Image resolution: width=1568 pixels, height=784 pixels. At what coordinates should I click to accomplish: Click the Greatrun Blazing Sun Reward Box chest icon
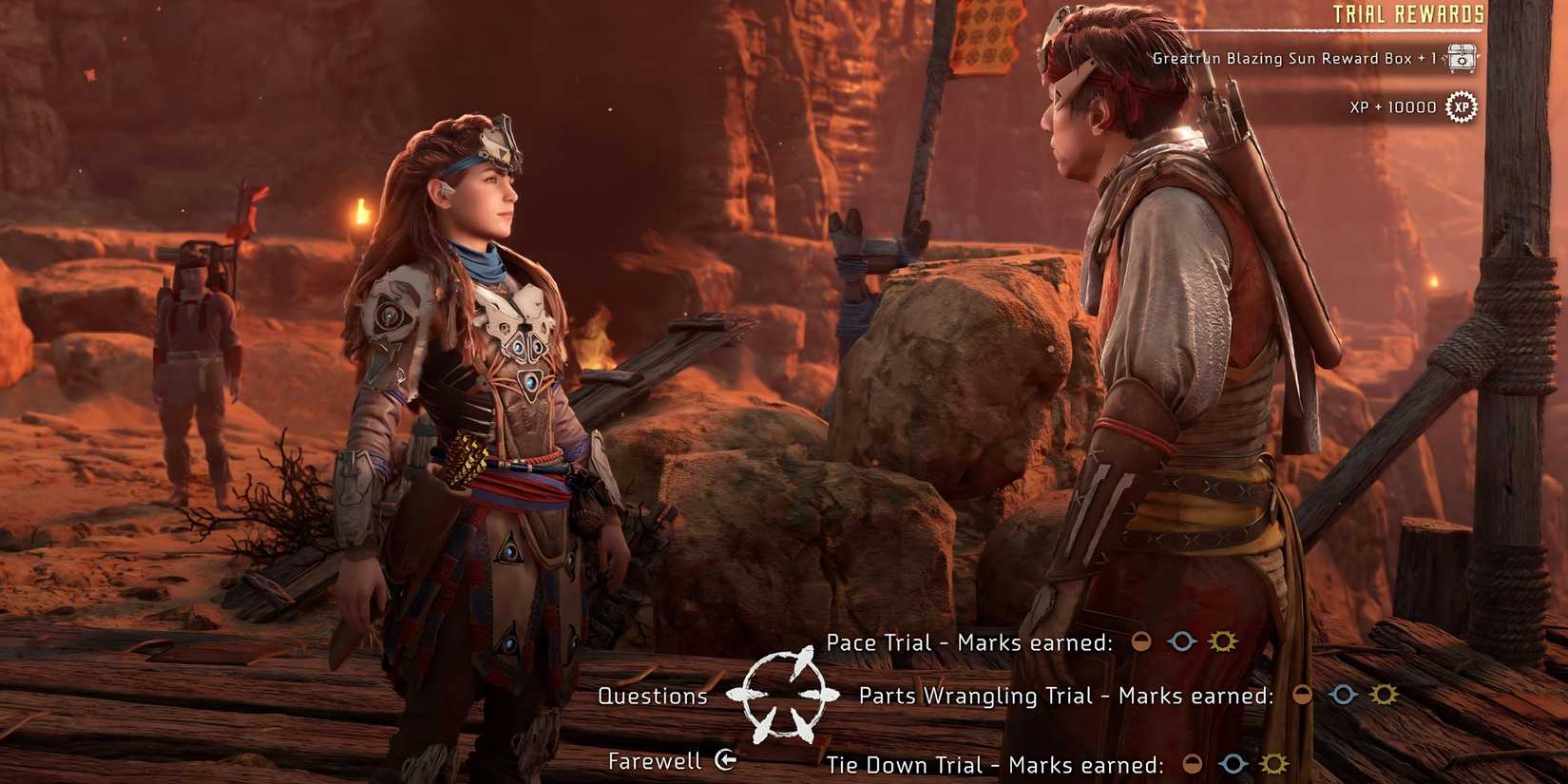pyautogui.click(x=1461, y=57)
